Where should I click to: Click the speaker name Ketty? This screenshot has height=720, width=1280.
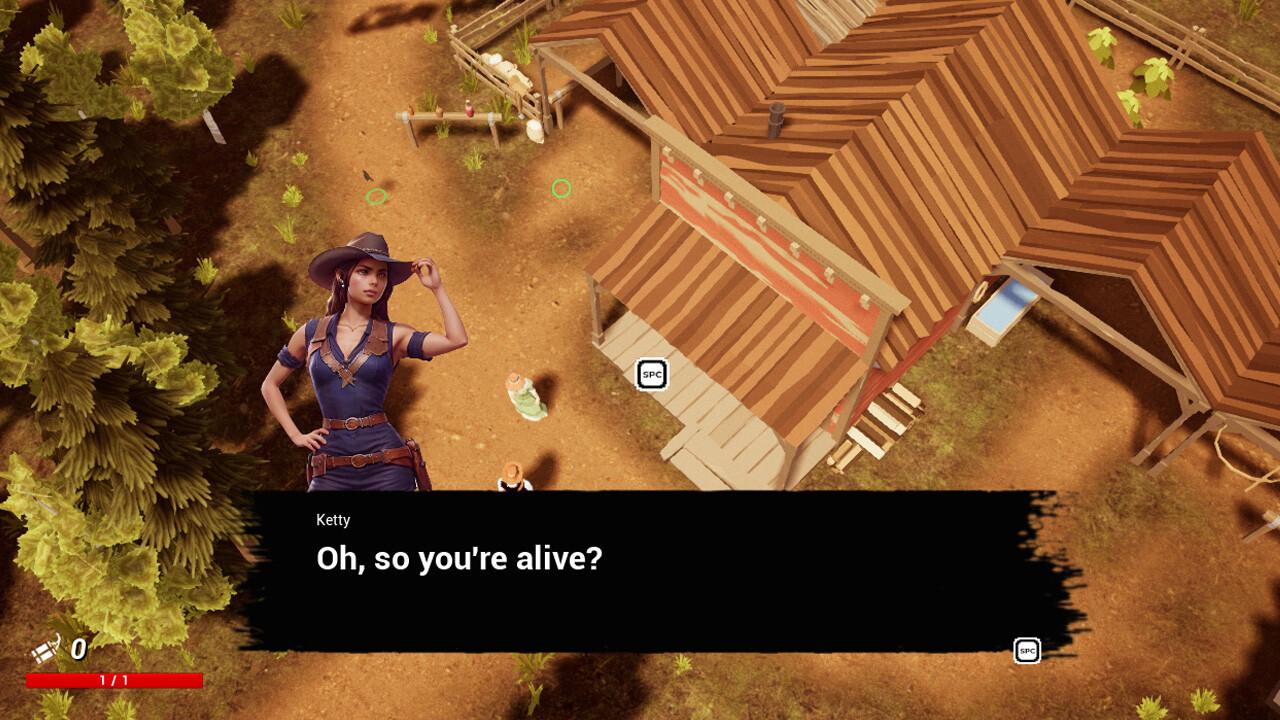333,520
